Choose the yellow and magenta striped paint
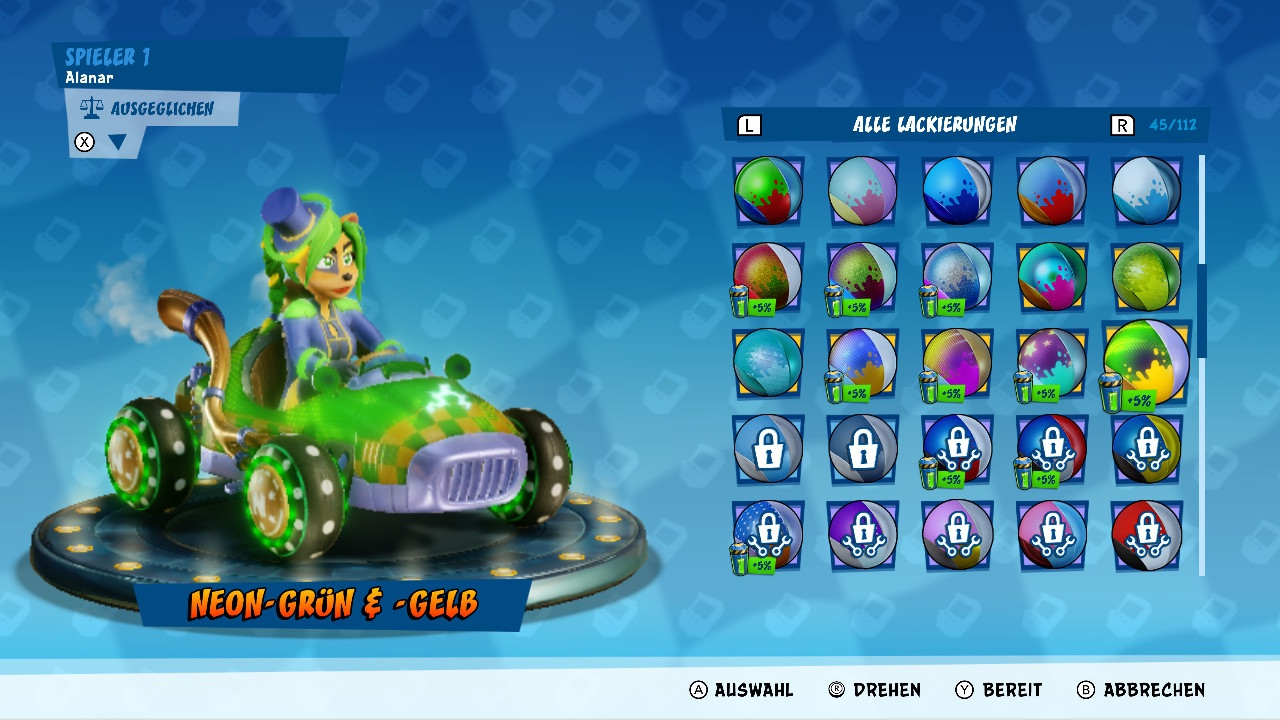The width and height of the screenshot is (1280, 720). 957,362
